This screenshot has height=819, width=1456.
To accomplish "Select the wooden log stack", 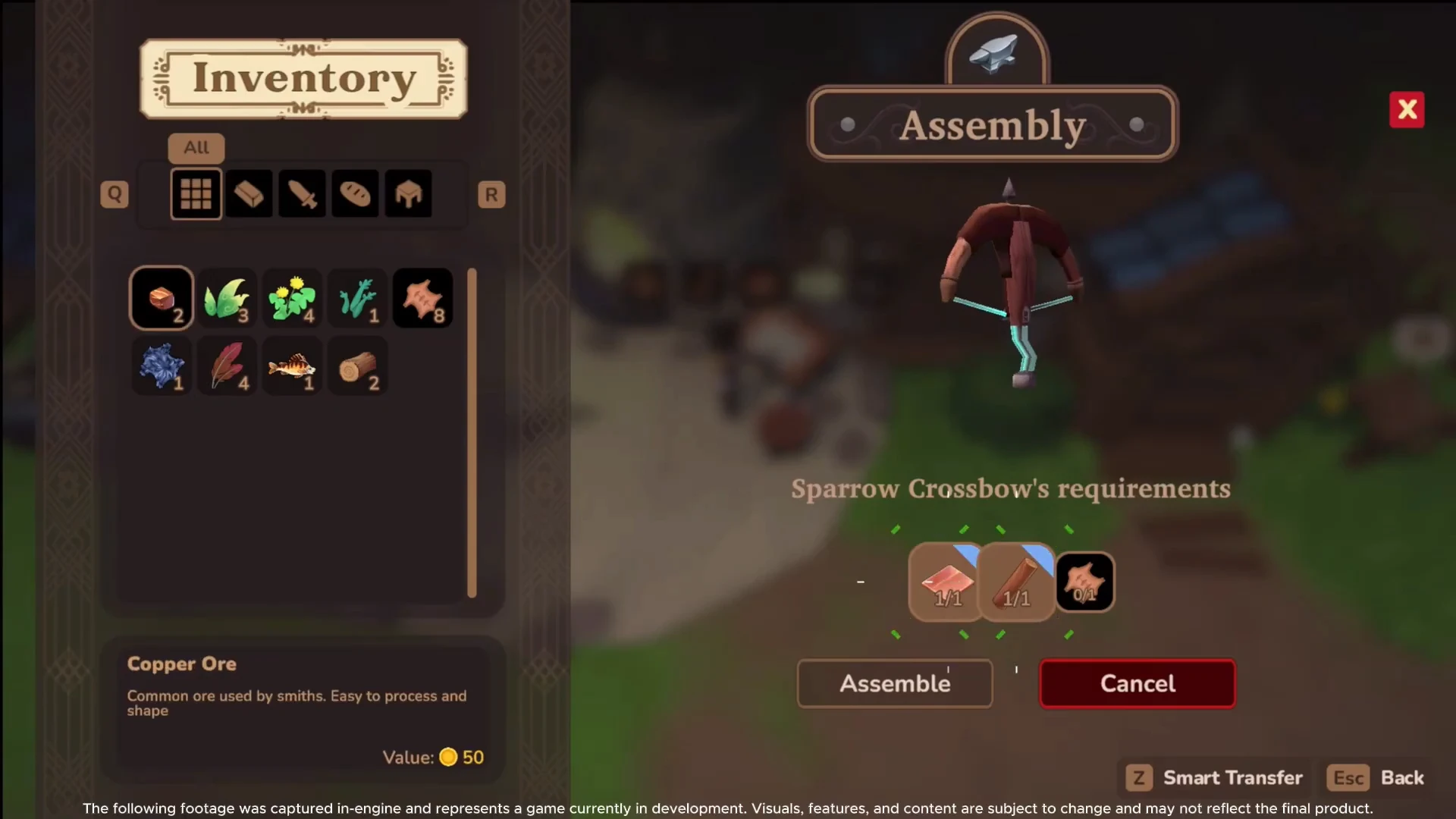I will 357,366.
